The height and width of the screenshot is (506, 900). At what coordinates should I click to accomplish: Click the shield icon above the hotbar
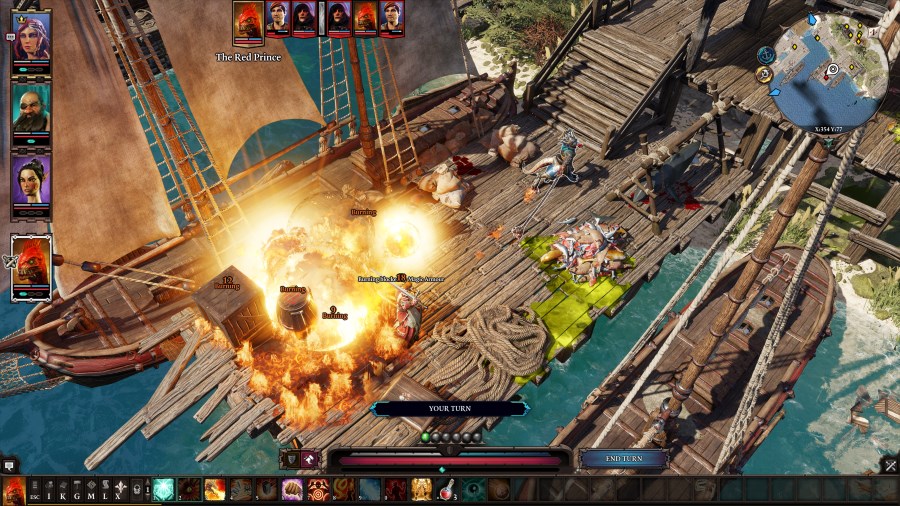click(291, 458)
